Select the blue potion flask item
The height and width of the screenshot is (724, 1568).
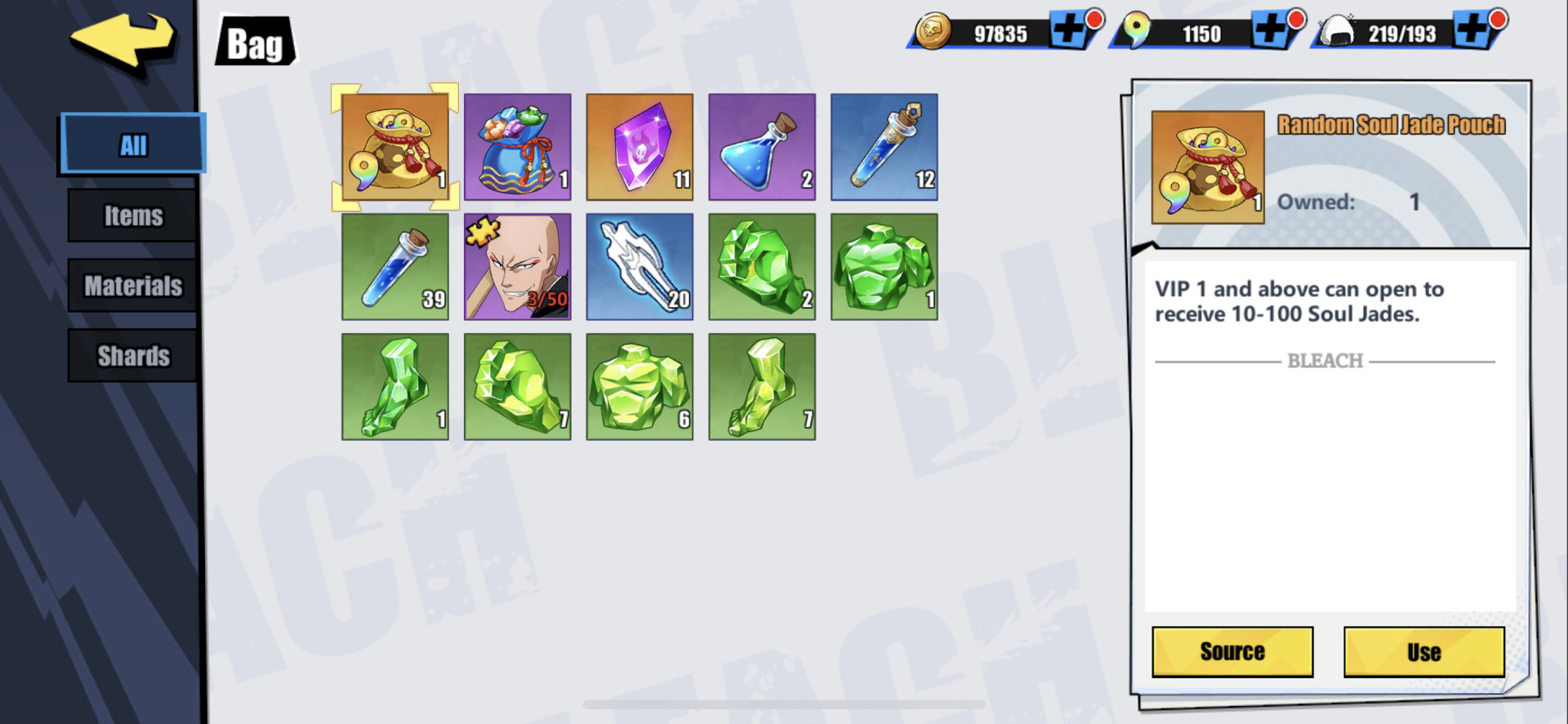(761, 147)
